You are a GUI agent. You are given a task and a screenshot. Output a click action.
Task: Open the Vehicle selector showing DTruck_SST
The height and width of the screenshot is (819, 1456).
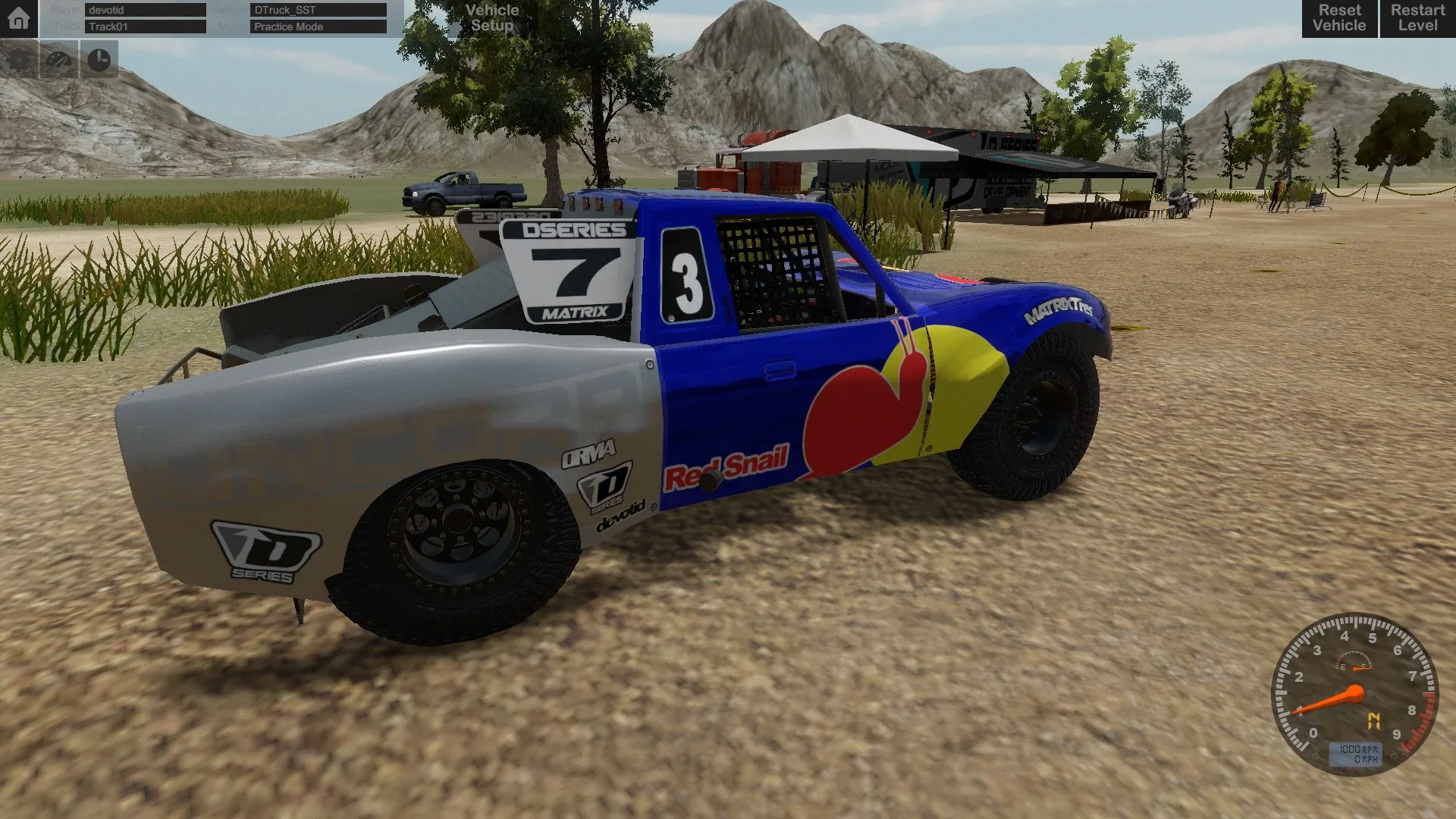click(317, 11)
